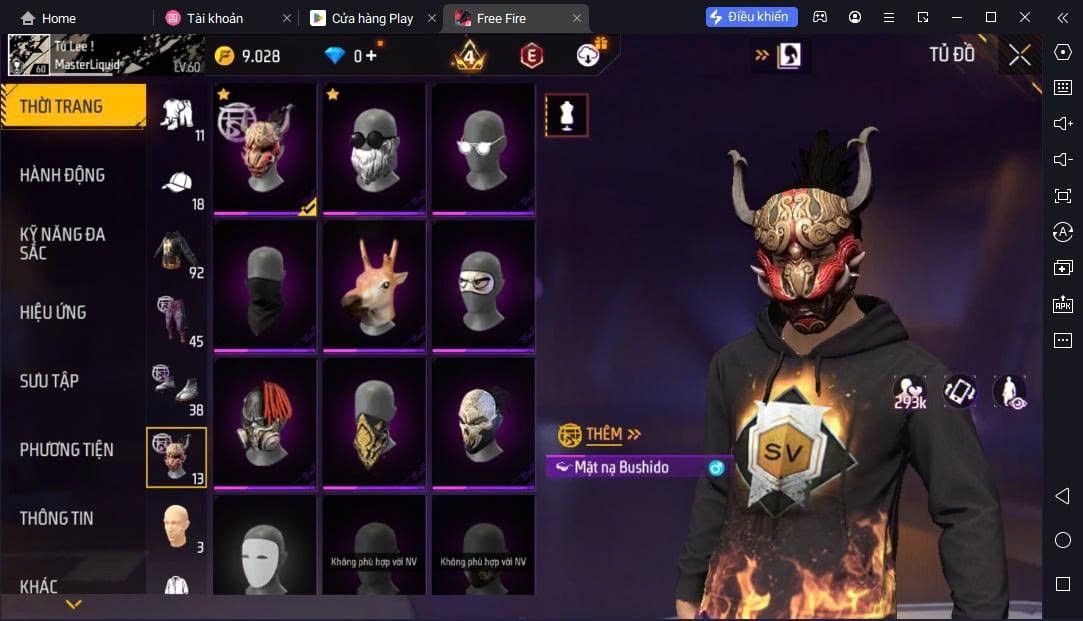
Task: Open the THỜI TRANG category
Action: tap(62, 106)
